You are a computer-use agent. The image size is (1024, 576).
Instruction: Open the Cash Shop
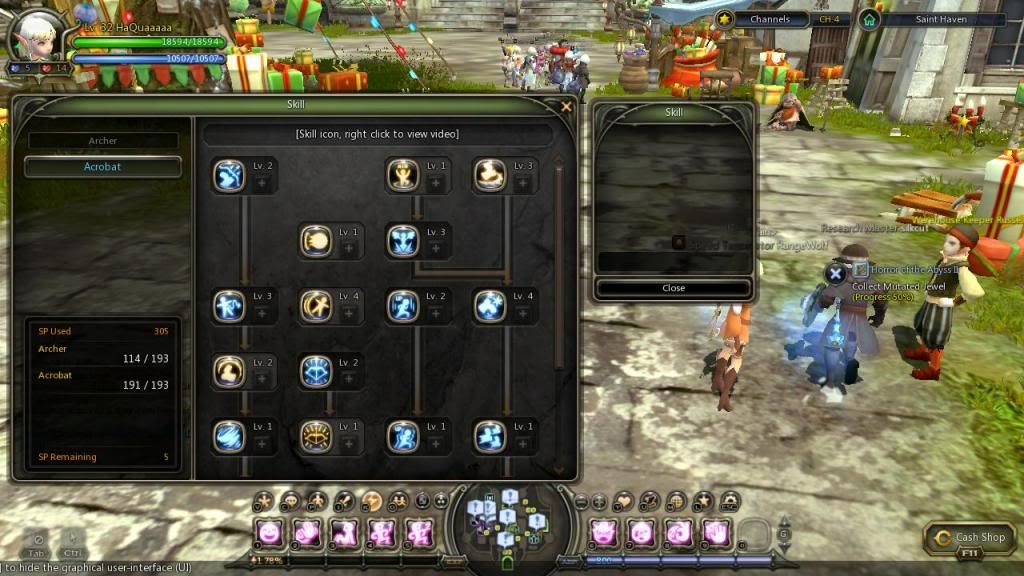(970, 538)
